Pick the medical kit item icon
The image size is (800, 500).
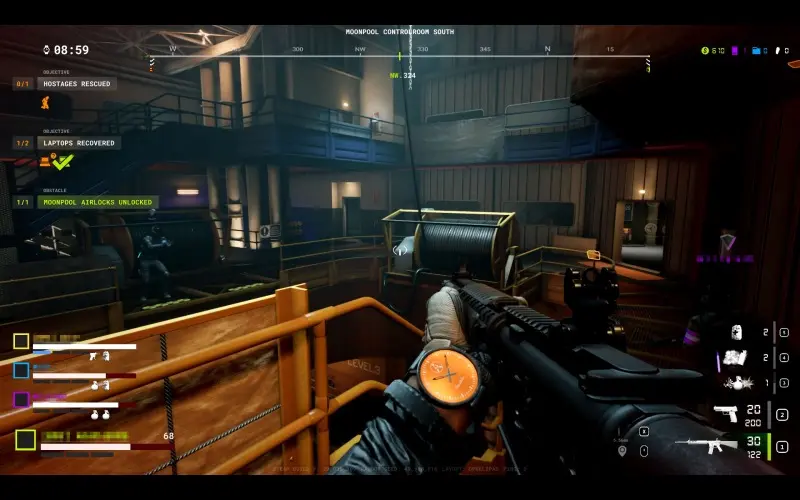736,332
